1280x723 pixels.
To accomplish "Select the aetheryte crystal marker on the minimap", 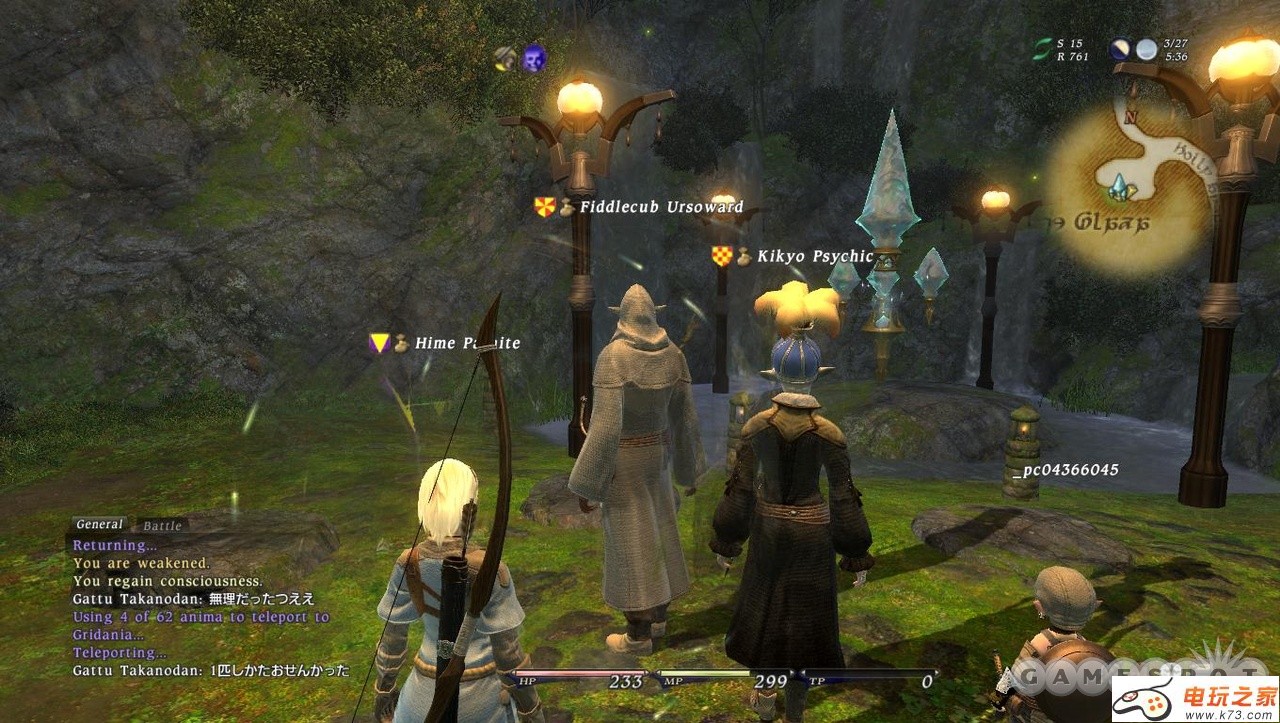I will click(1119, 186).
